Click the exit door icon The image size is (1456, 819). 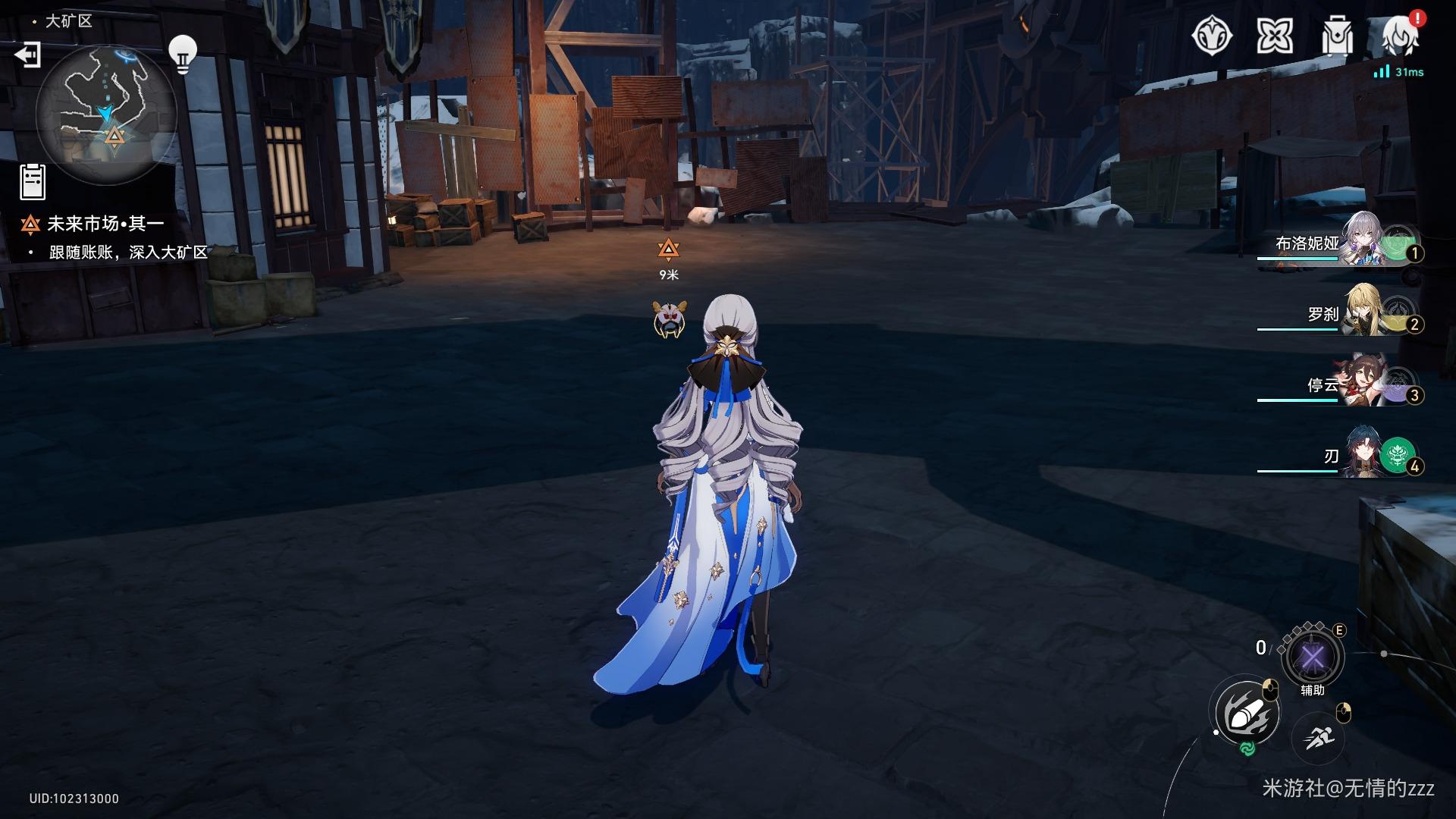click(28, 55)
